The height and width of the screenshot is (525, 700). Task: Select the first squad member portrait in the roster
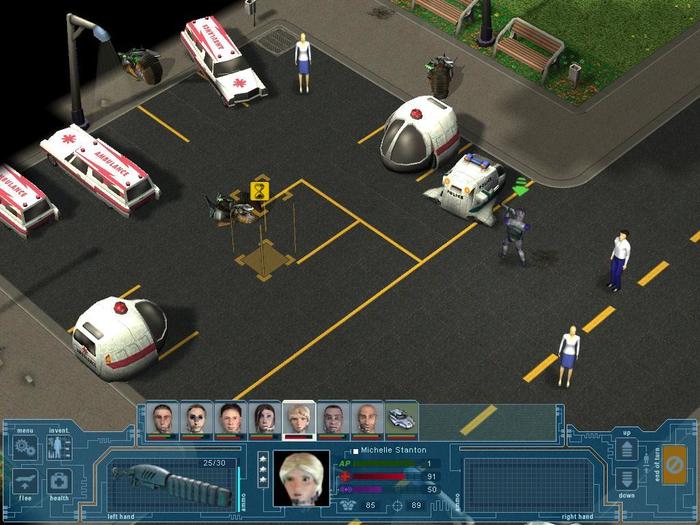click(x=162, y=418)
